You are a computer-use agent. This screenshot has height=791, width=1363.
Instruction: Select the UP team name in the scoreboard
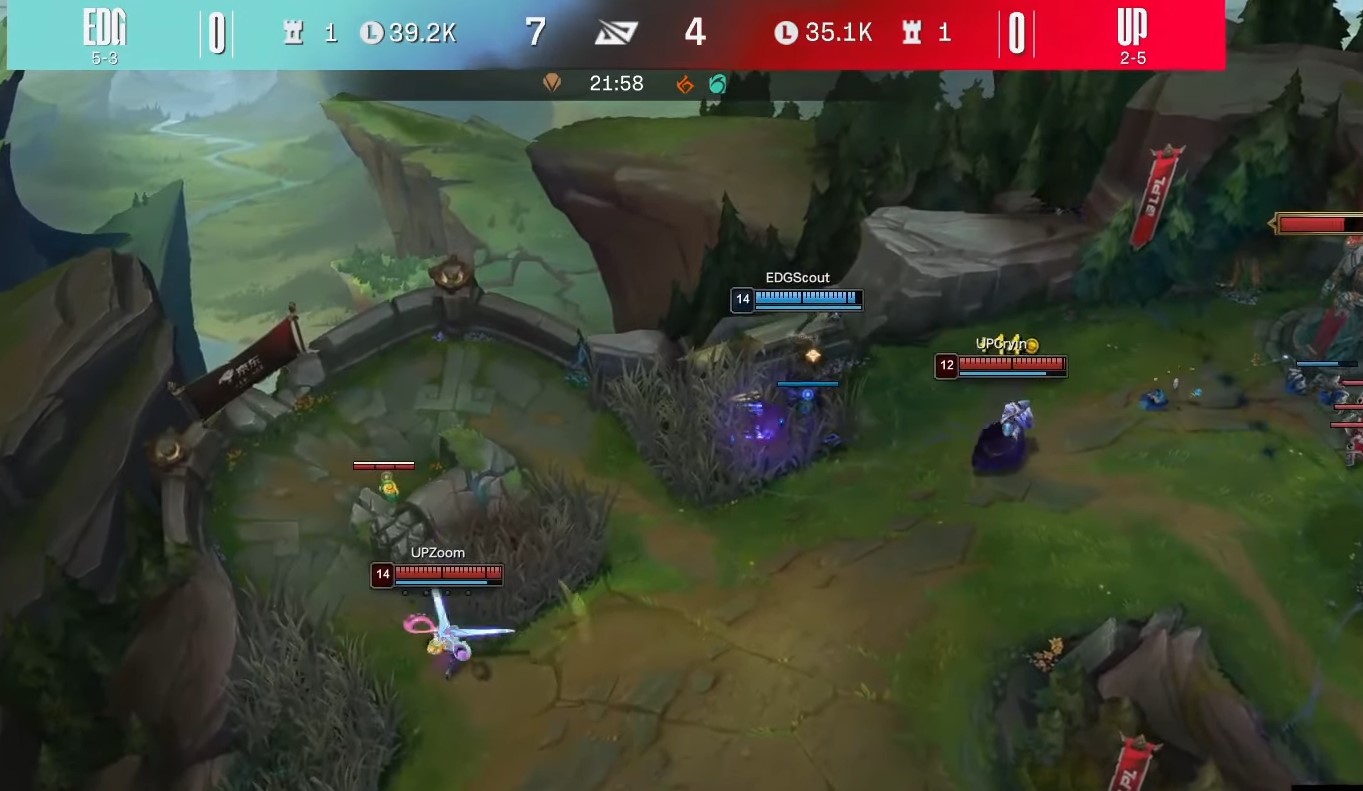coord(1129,27)
